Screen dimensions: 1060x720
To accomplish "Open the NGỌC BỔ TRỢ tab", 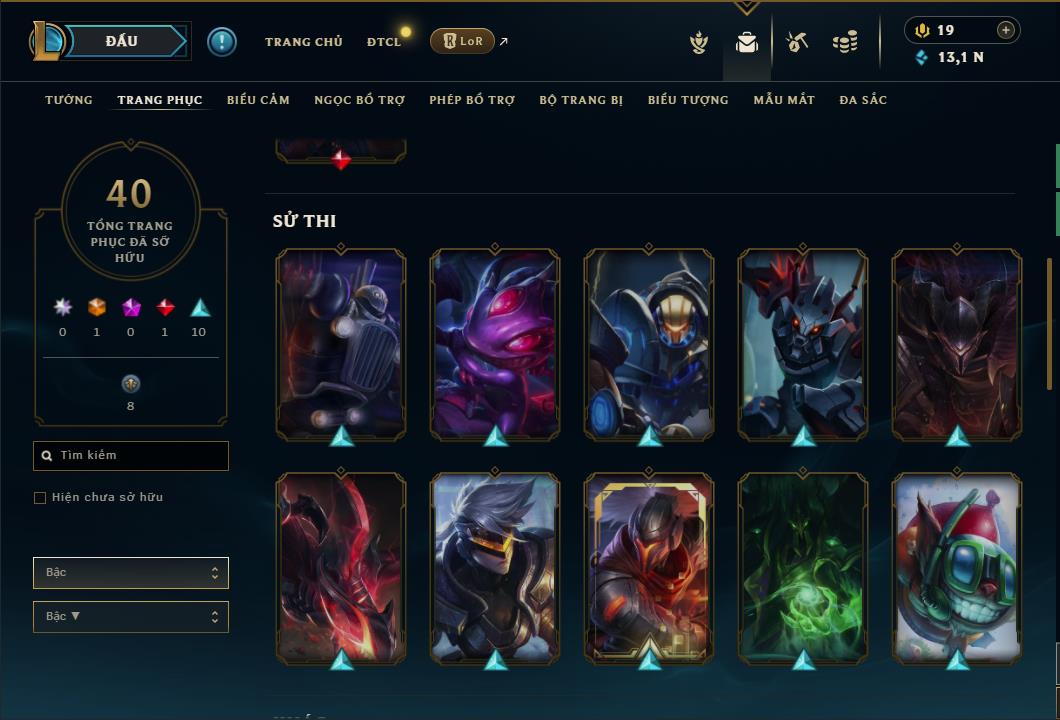I will click(x=359, y=100).
